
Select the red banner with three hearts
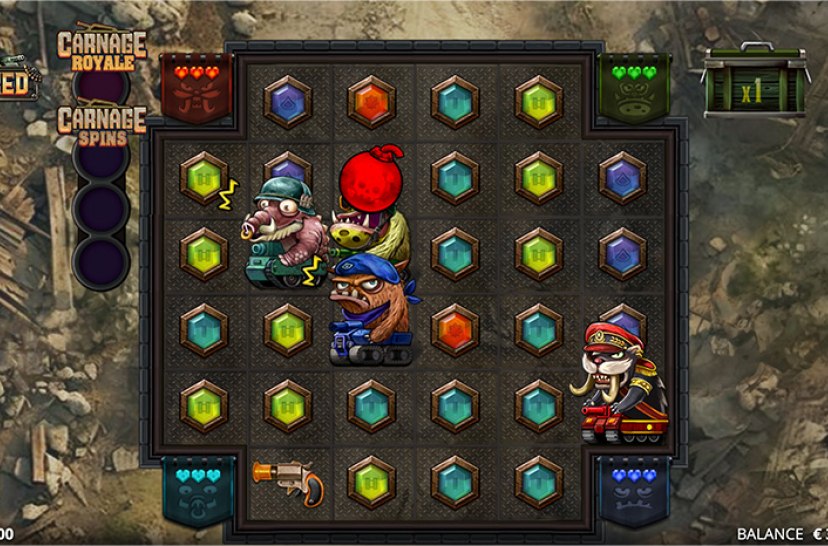click(196, 87)
